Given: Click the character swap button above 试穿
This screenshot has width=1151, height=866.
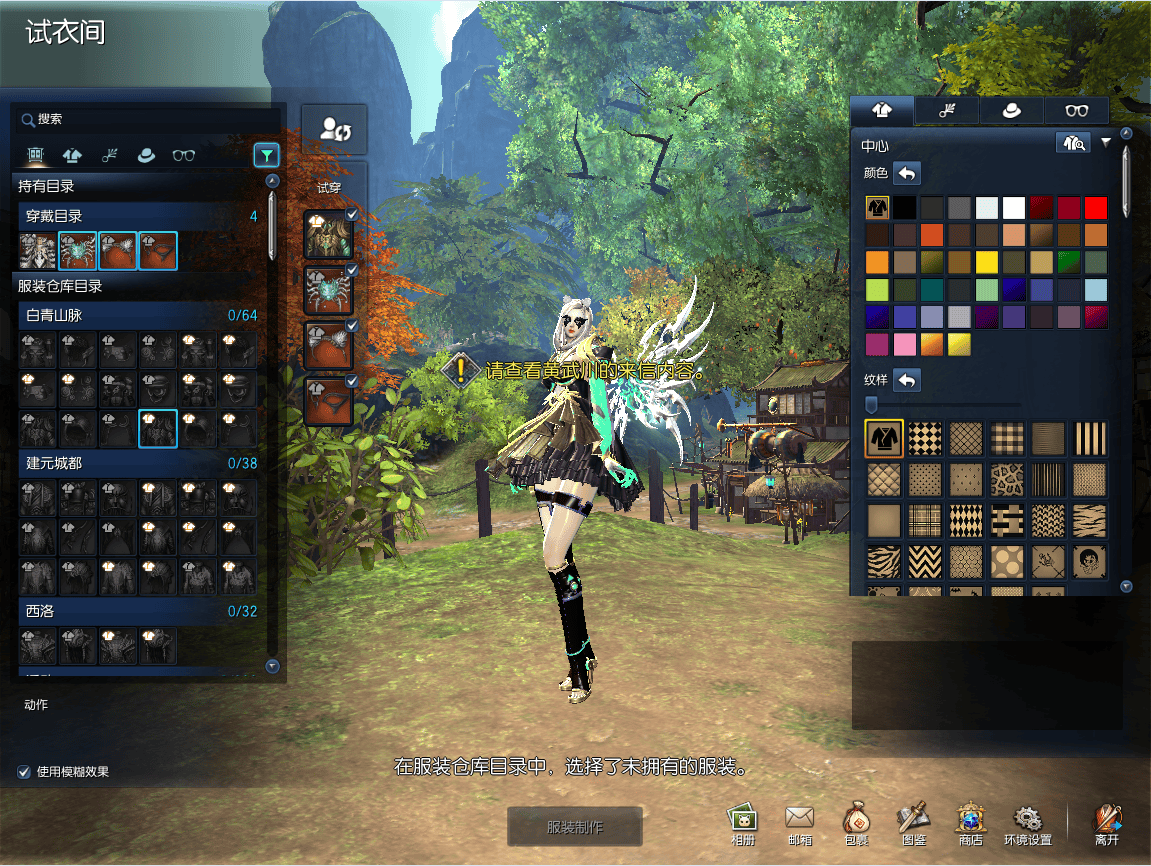Looking at the screenshot, I should click(x=334, y=129).
